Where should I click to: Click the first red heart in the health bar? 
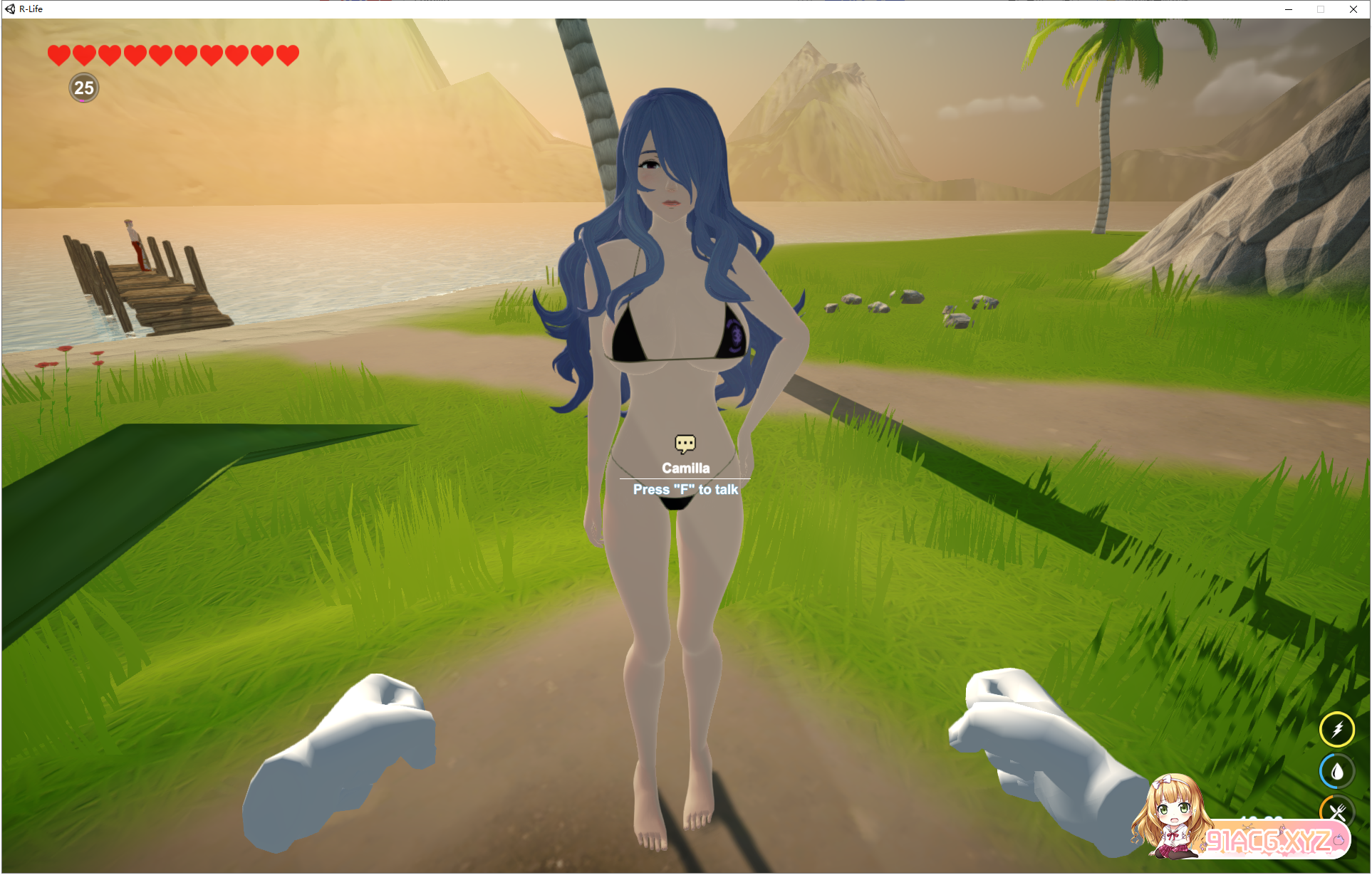[x=58, y=55]
